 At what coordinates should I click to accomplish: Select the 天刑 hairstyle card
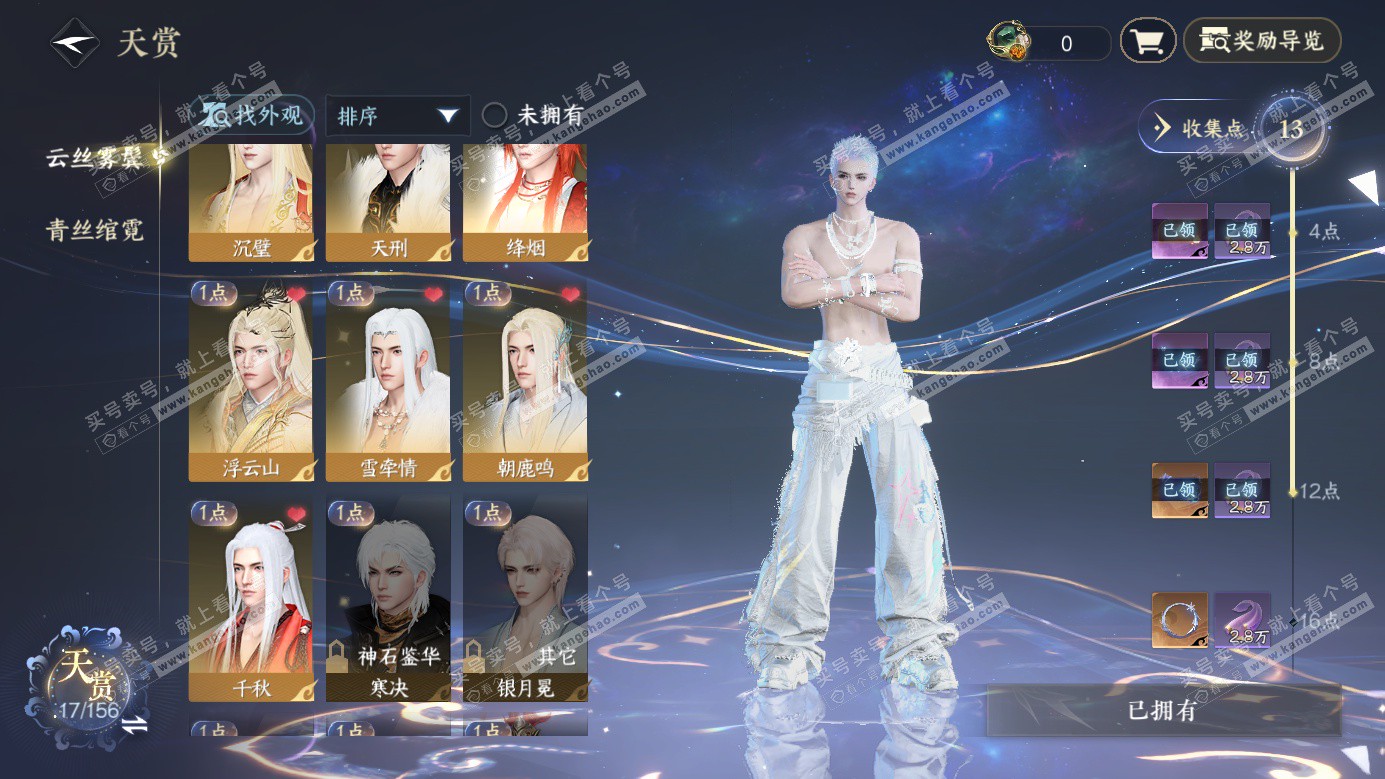tap(388, 203)
